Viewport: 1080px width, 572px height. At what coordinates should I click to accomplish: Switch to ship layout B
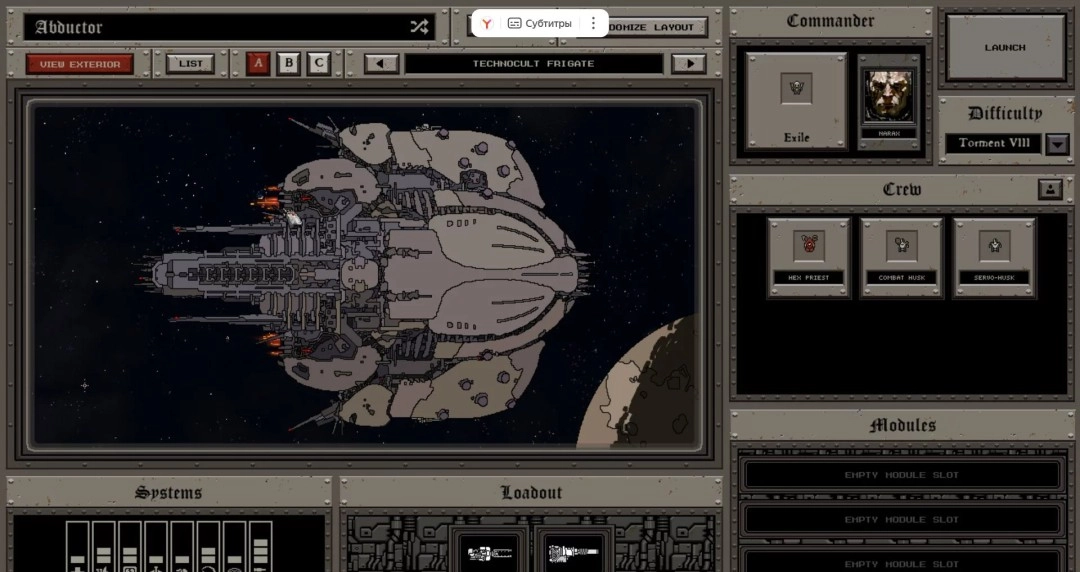tap(289, 64)
